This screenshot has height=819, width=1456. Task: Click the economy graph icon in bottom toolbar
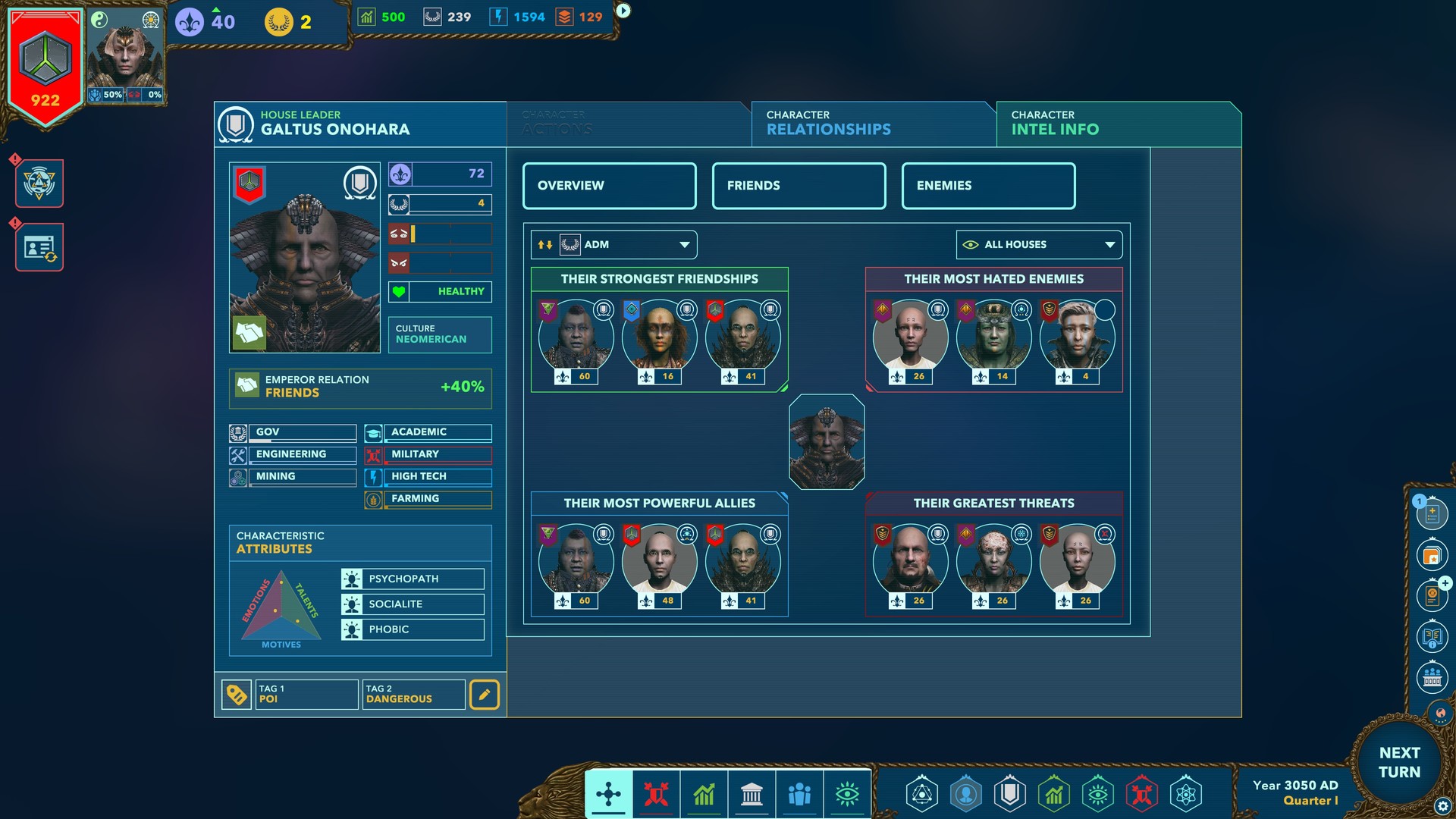(704, 795)
